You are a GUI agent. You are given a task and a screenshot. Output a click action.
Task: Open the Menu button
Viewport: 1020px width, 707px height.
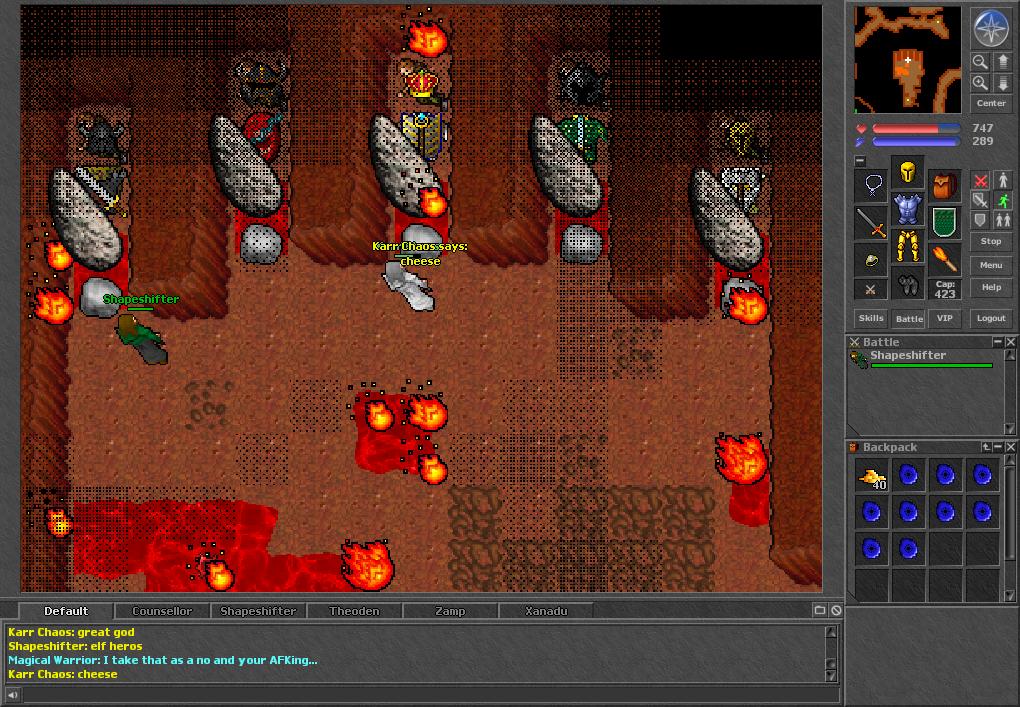(x=991, y=265)
